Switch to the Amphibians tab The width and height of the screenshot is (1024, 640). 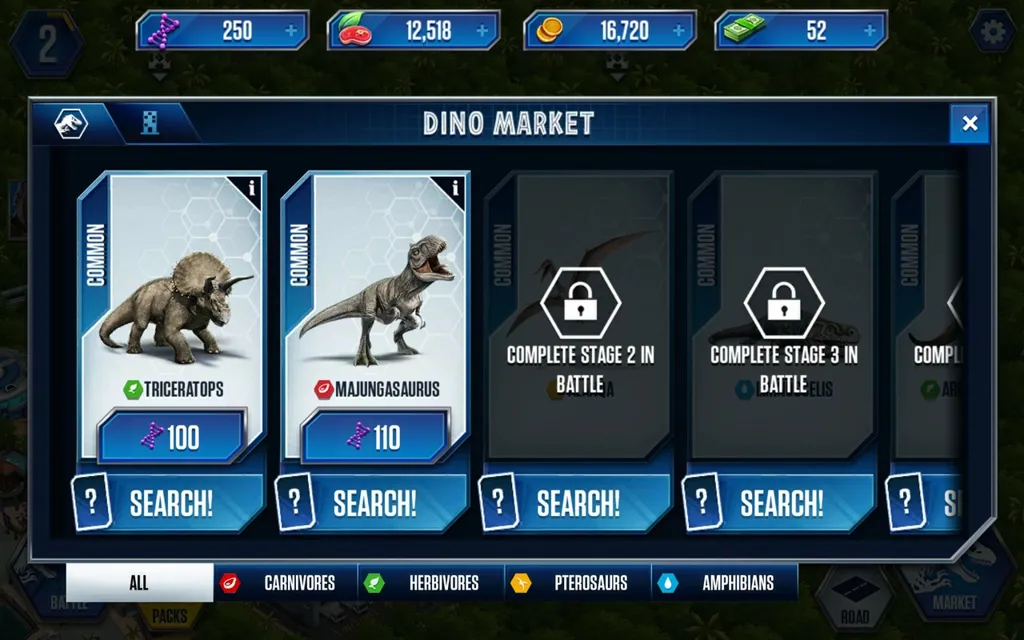click(724, 583)
